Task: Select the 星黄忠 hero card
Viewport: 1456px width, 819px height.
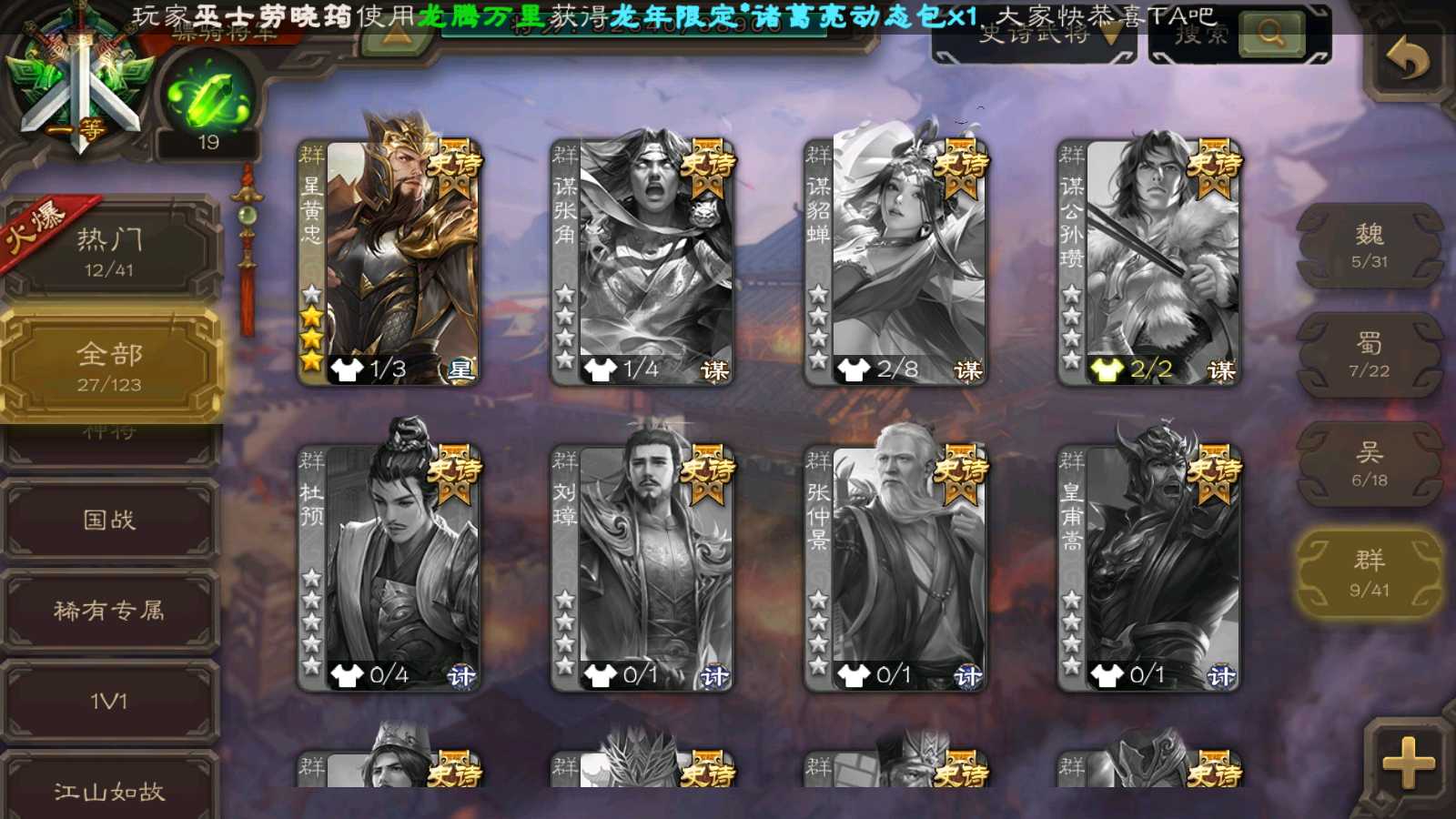Action: coord(391,264)
